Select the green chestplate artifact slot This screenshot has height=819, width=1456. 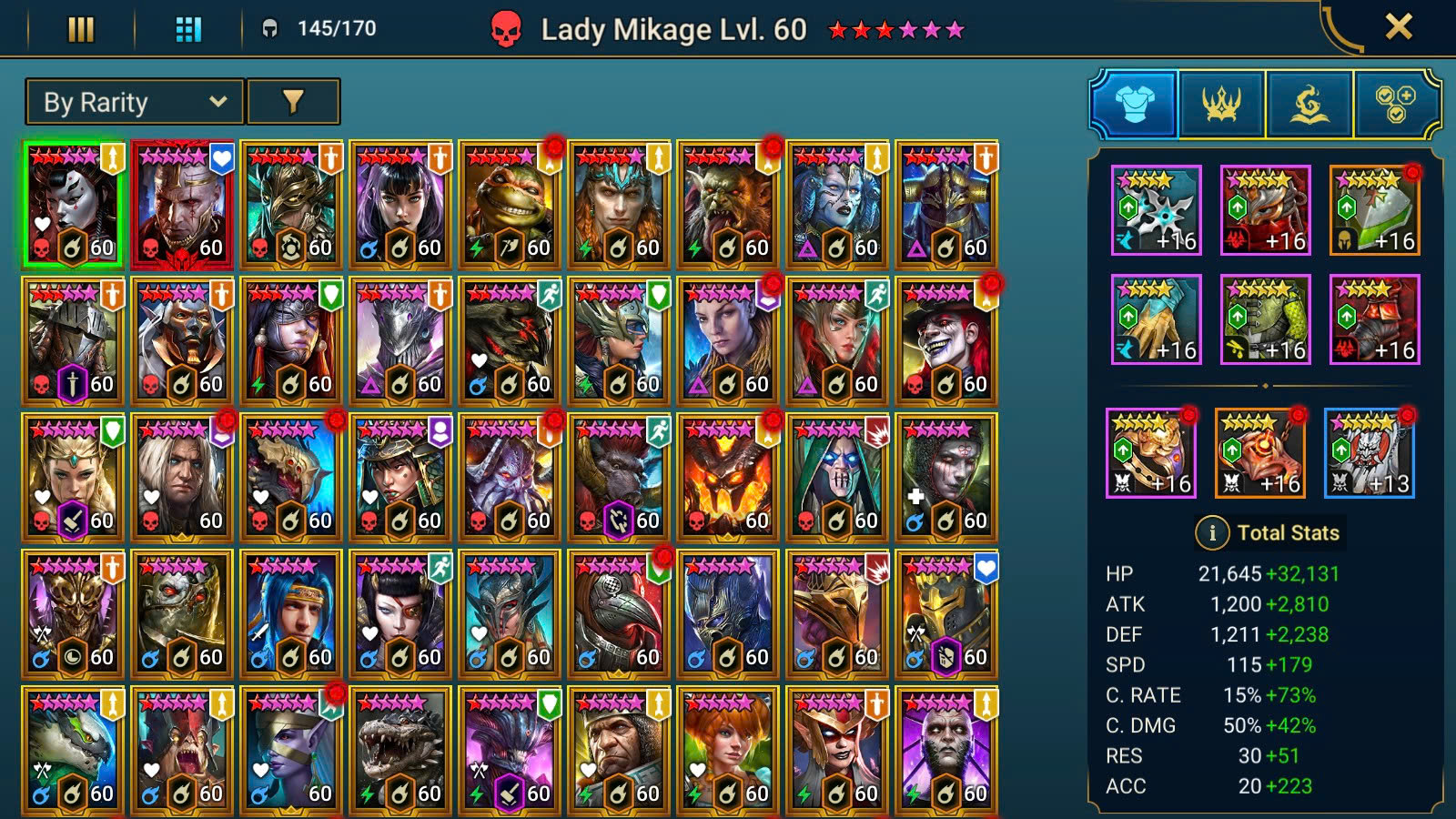[x=1266, y=319]
